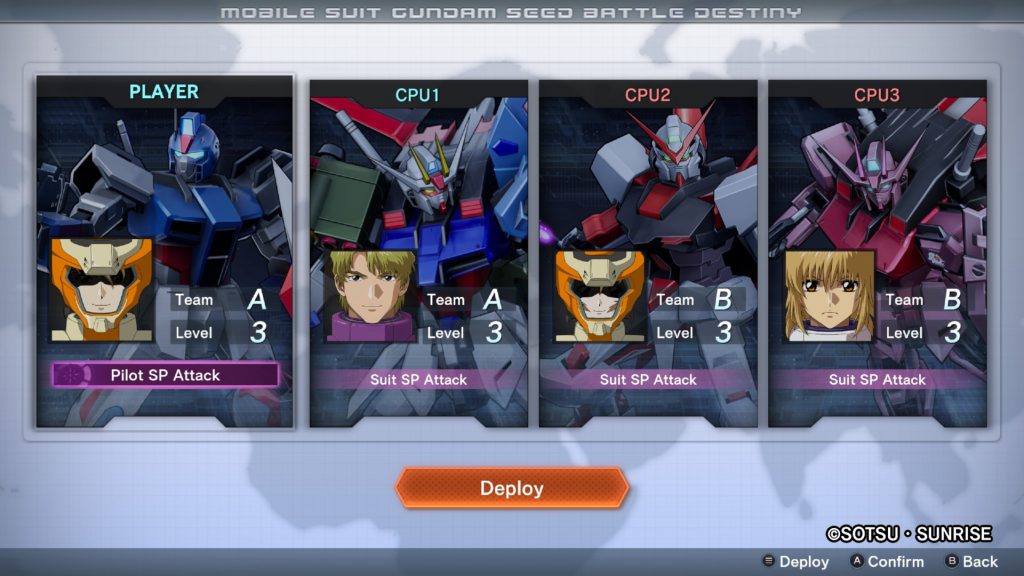The width and height of the screenshot is (1024, 576).
Task: Adjust the player's Level 3 setting
Action: pyautogui.click(x=222, y=332)
